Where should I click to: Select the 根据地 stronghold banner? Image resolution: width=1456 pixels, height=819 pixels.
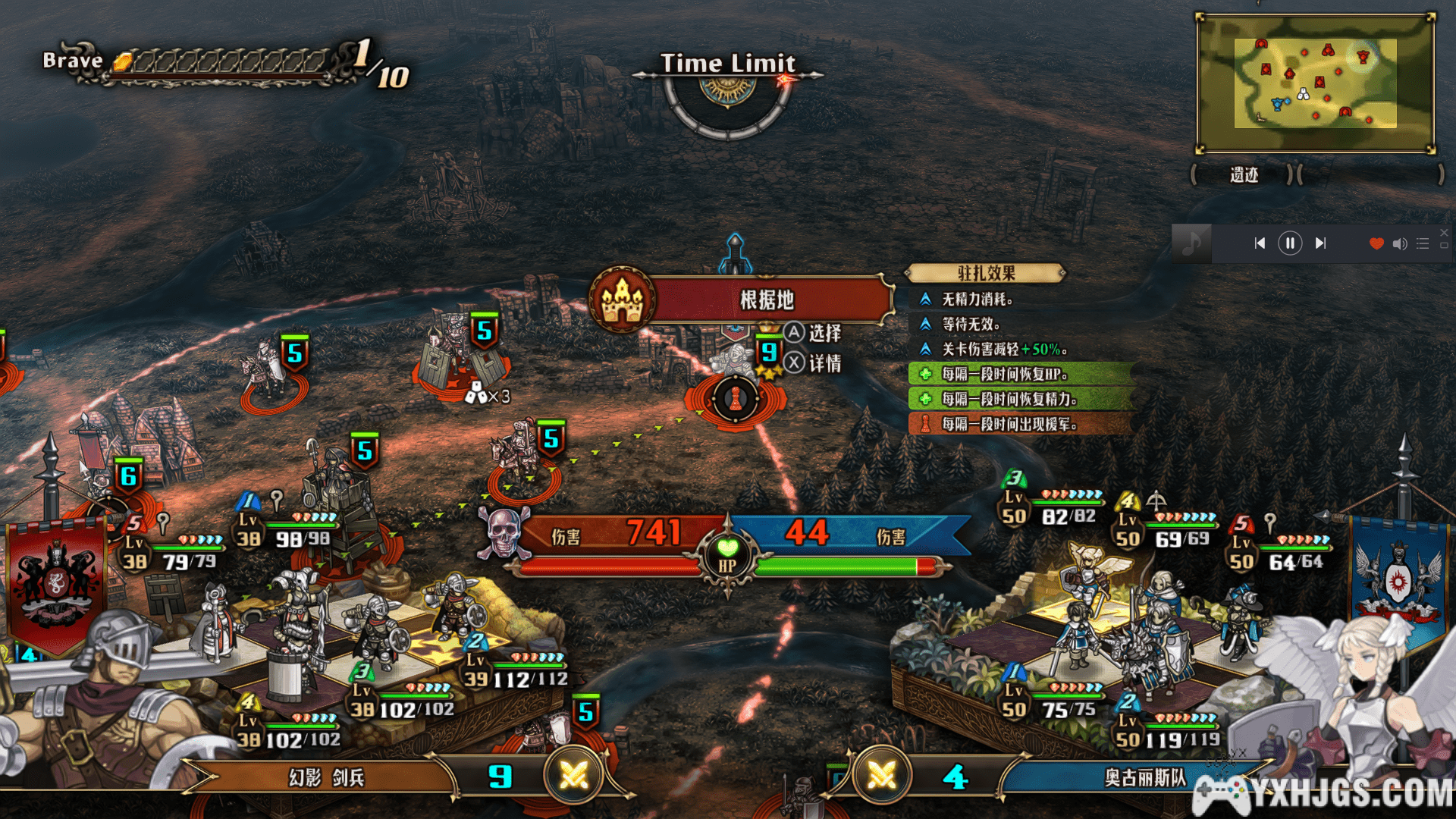pos(766,300)
